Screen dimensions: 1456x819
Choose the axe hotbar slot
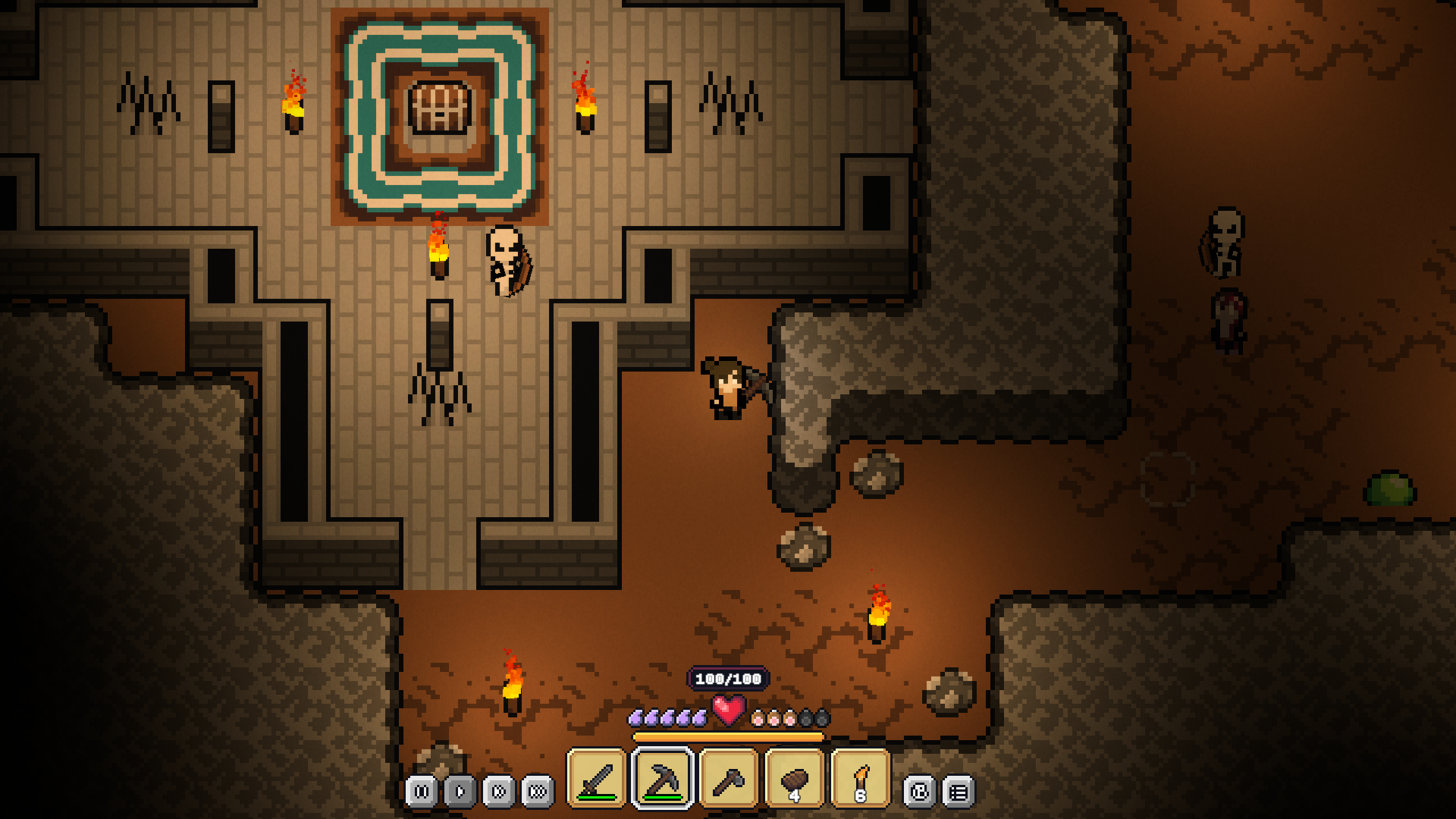tap(729, 778)
